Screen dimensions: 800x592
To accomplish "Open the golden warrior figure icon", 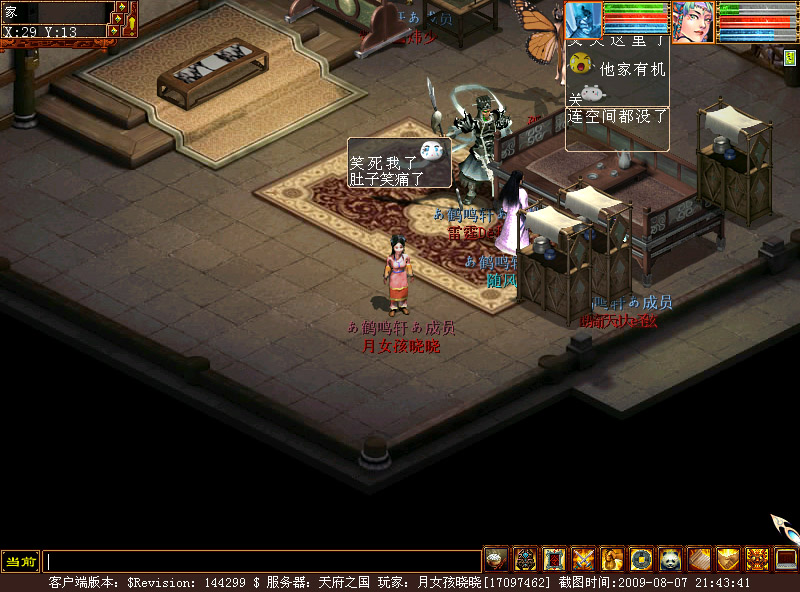I will click(612, 560).
